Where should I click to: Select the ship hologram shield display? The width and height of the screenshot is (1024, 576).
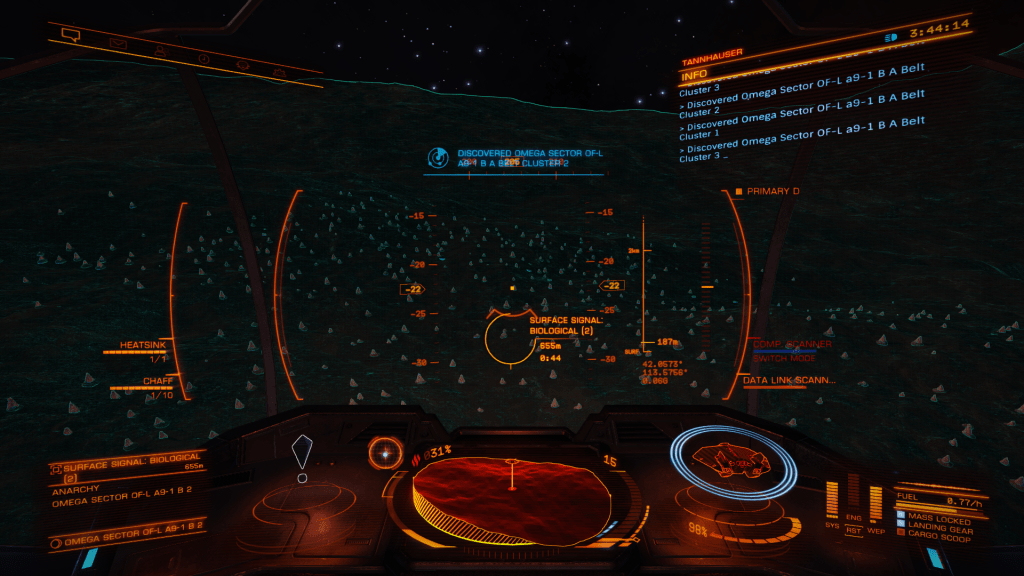click(x=733, y=463)
